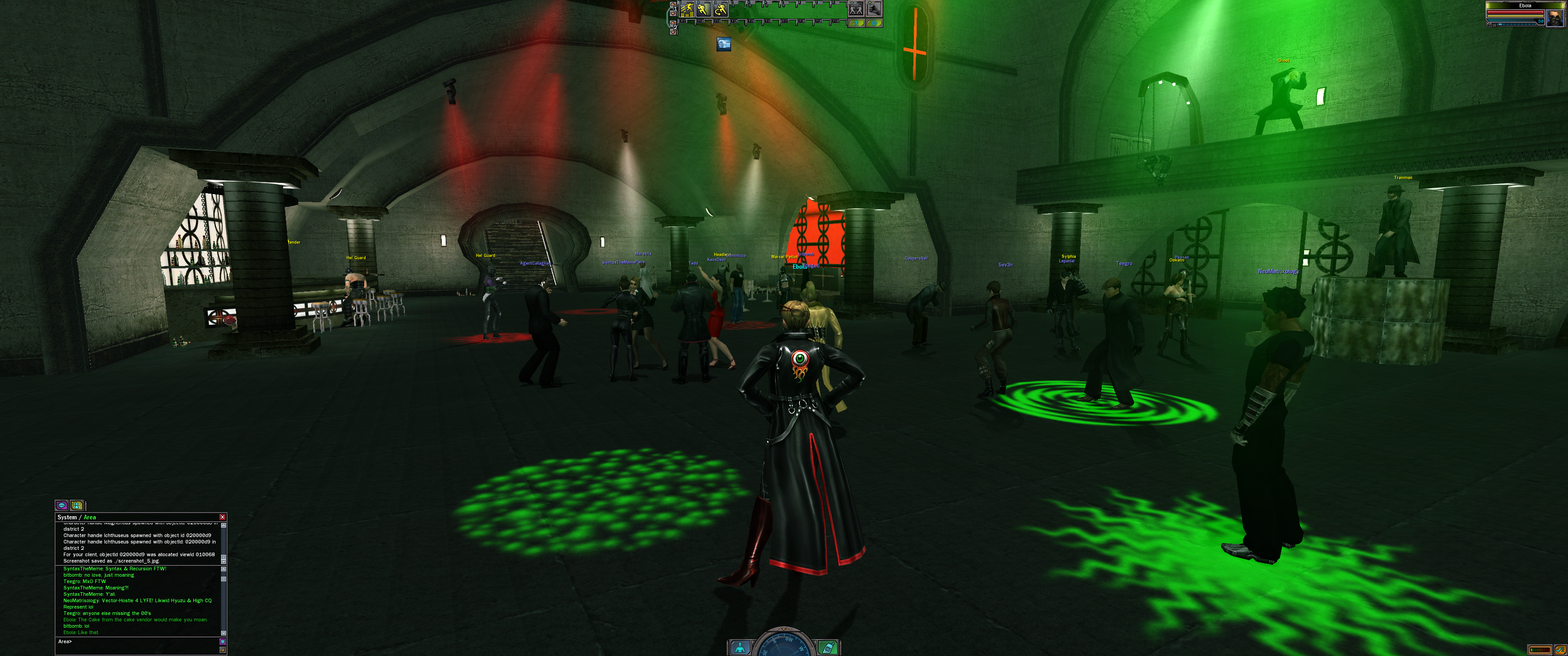Trigger the evade running ability in slot 3
Image resolution: width=1568 pixels, height=656 pixels.
point(720,9)
